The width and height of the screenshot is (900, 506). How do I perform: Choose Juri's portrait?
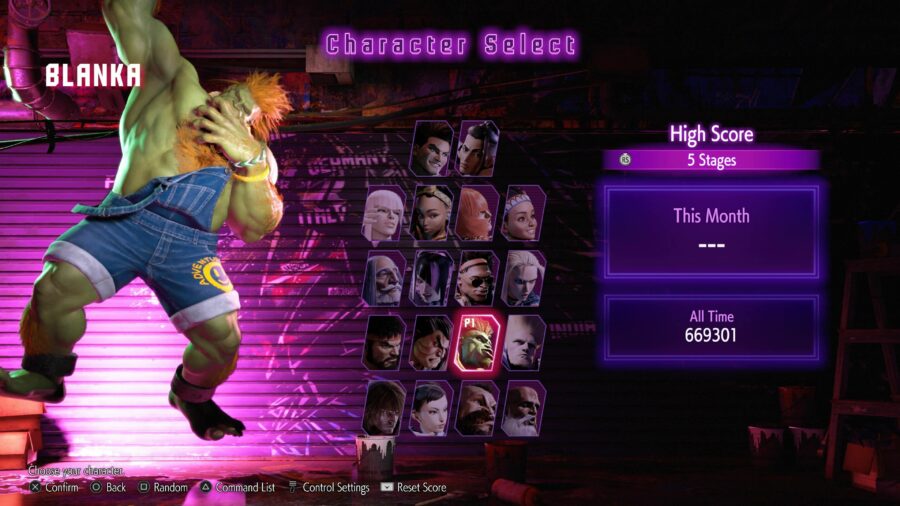(432, 277)
